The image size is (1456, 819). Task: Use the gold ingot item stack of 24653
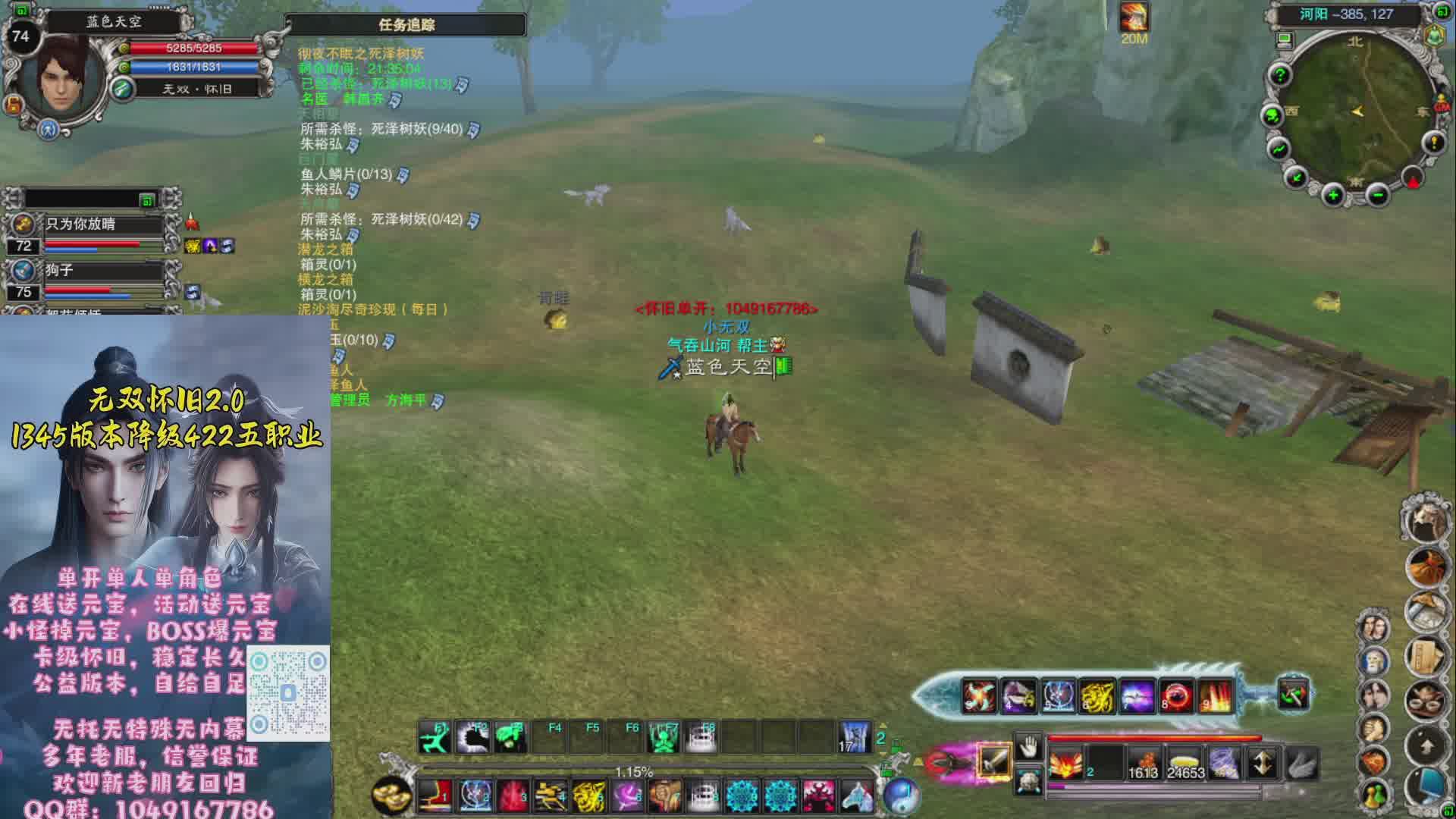(x=1185, y=763)
